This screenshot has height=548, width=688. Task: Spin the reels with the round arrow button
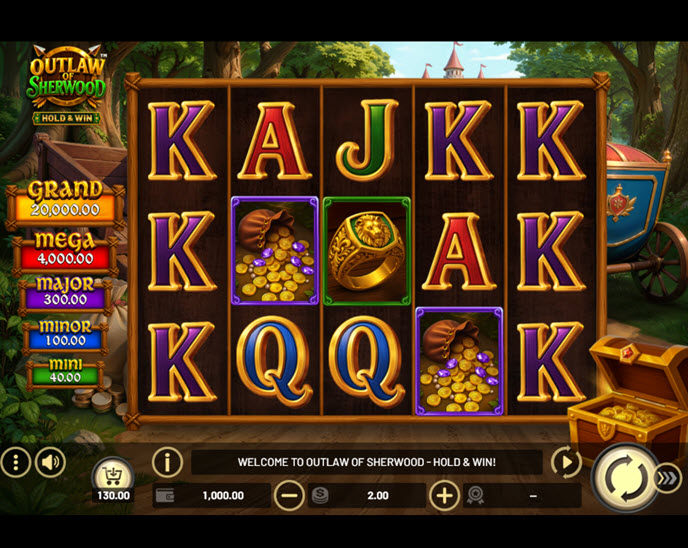coord(625,479)
